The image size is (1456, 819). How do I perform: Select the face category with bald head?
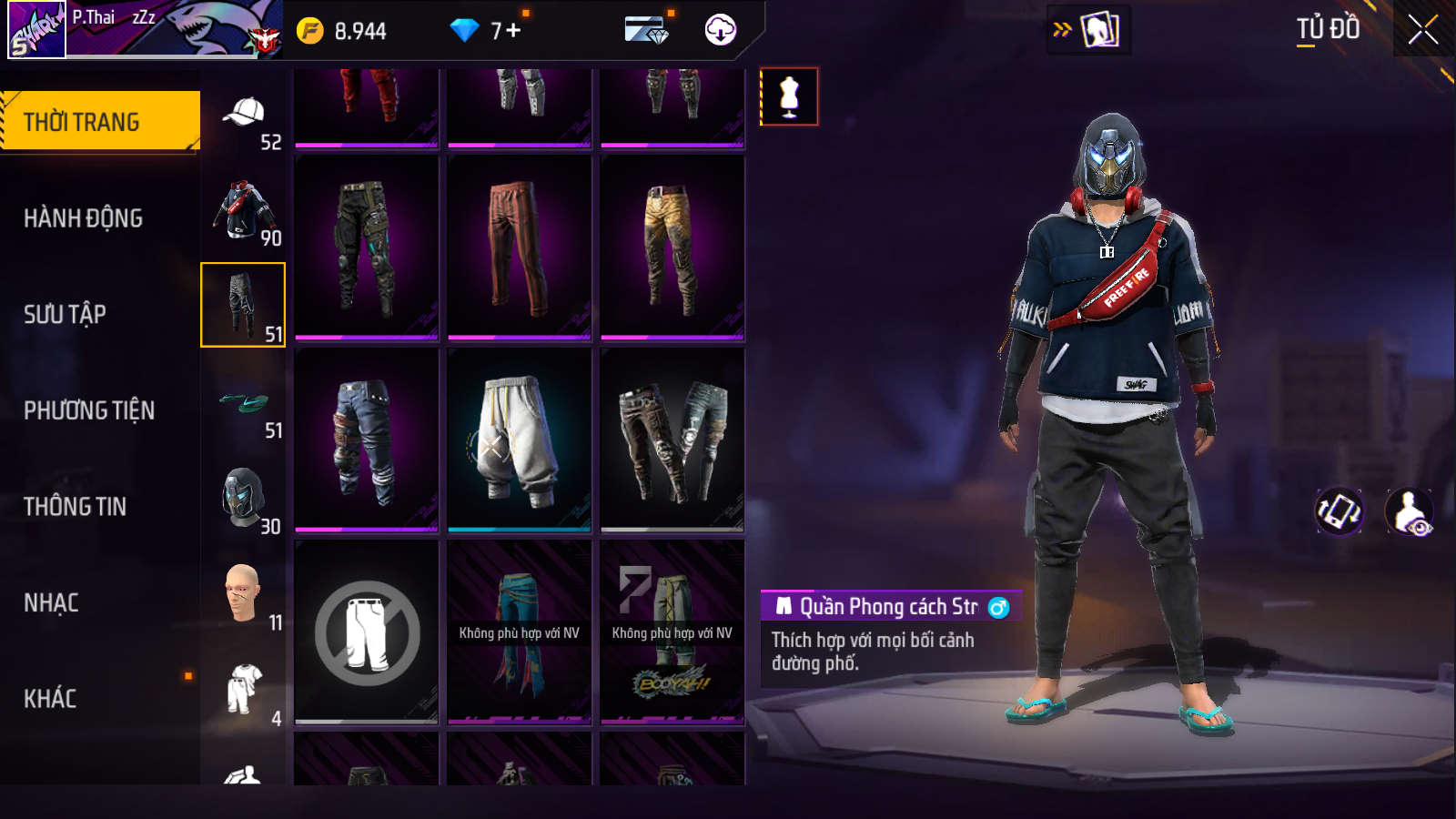click(x=244, y=595)
